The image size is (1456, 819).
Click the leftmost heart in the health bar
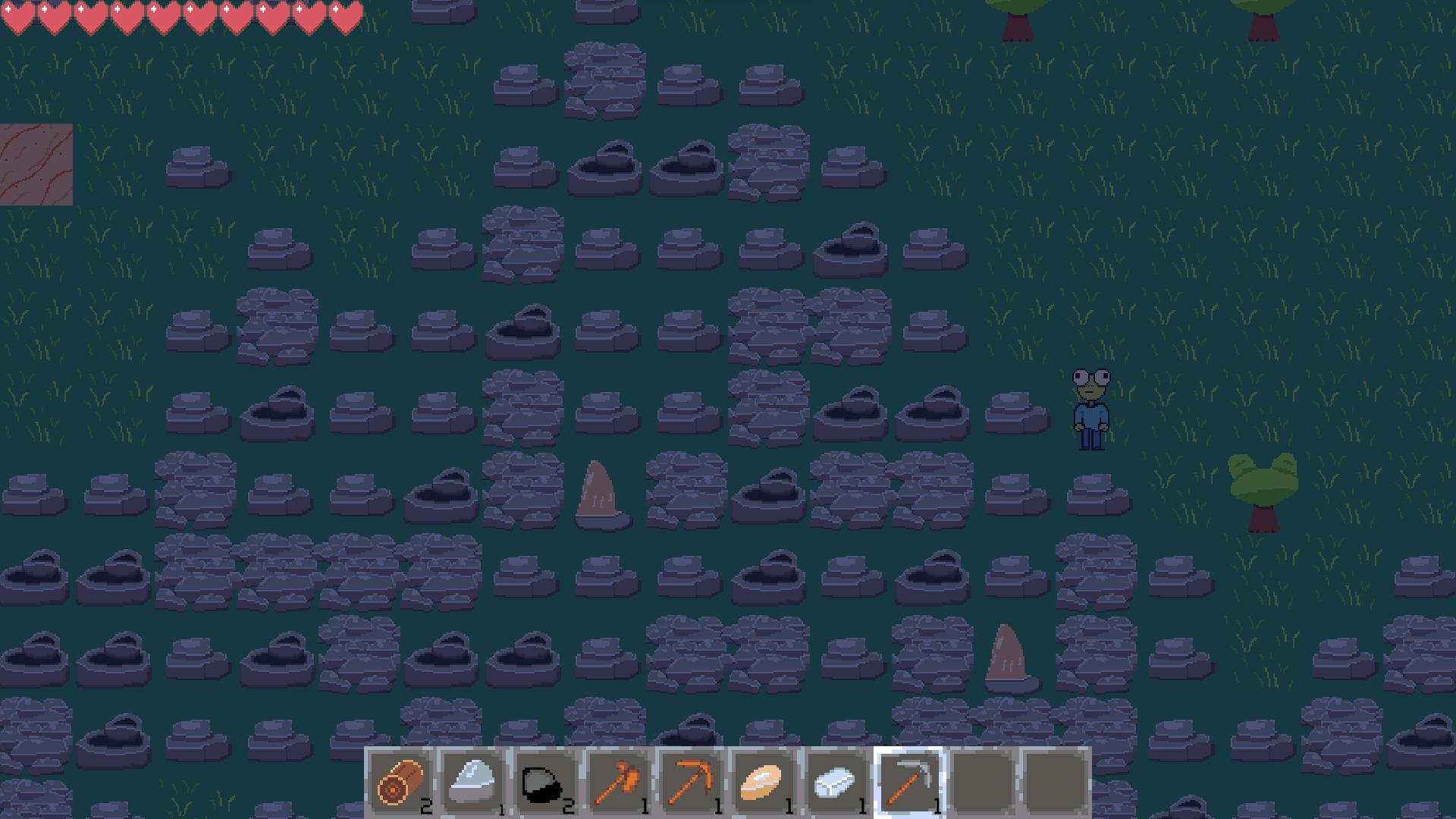pyautogui.click(x=19, y=15)
